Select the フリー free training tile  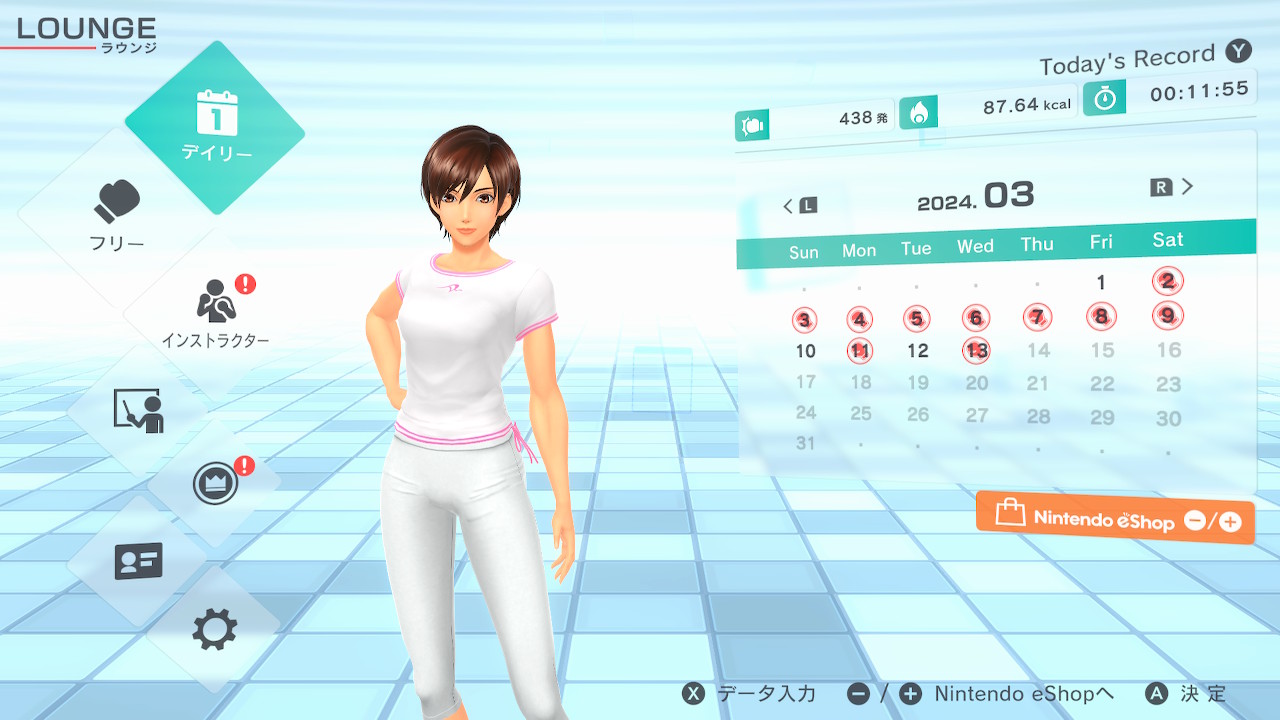[117, 215]
